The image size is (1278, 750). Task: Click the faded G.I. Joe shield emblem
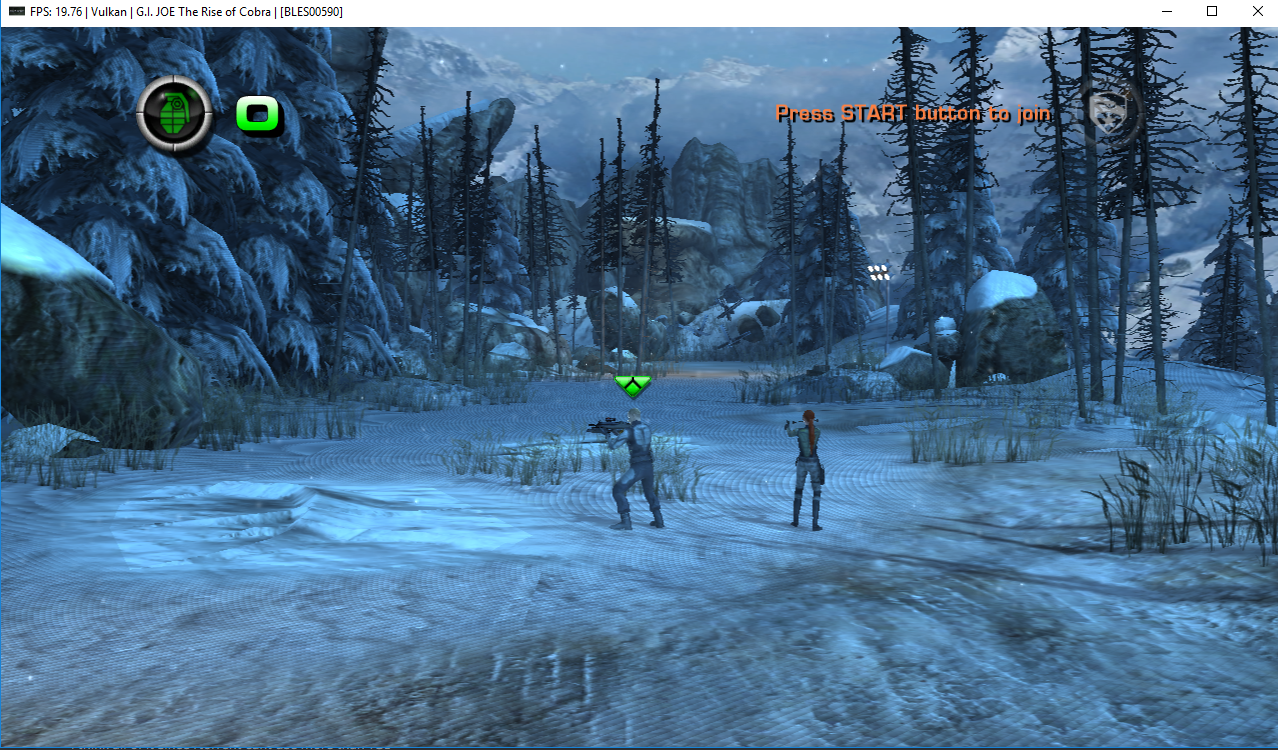click(x=1110, y=112)
